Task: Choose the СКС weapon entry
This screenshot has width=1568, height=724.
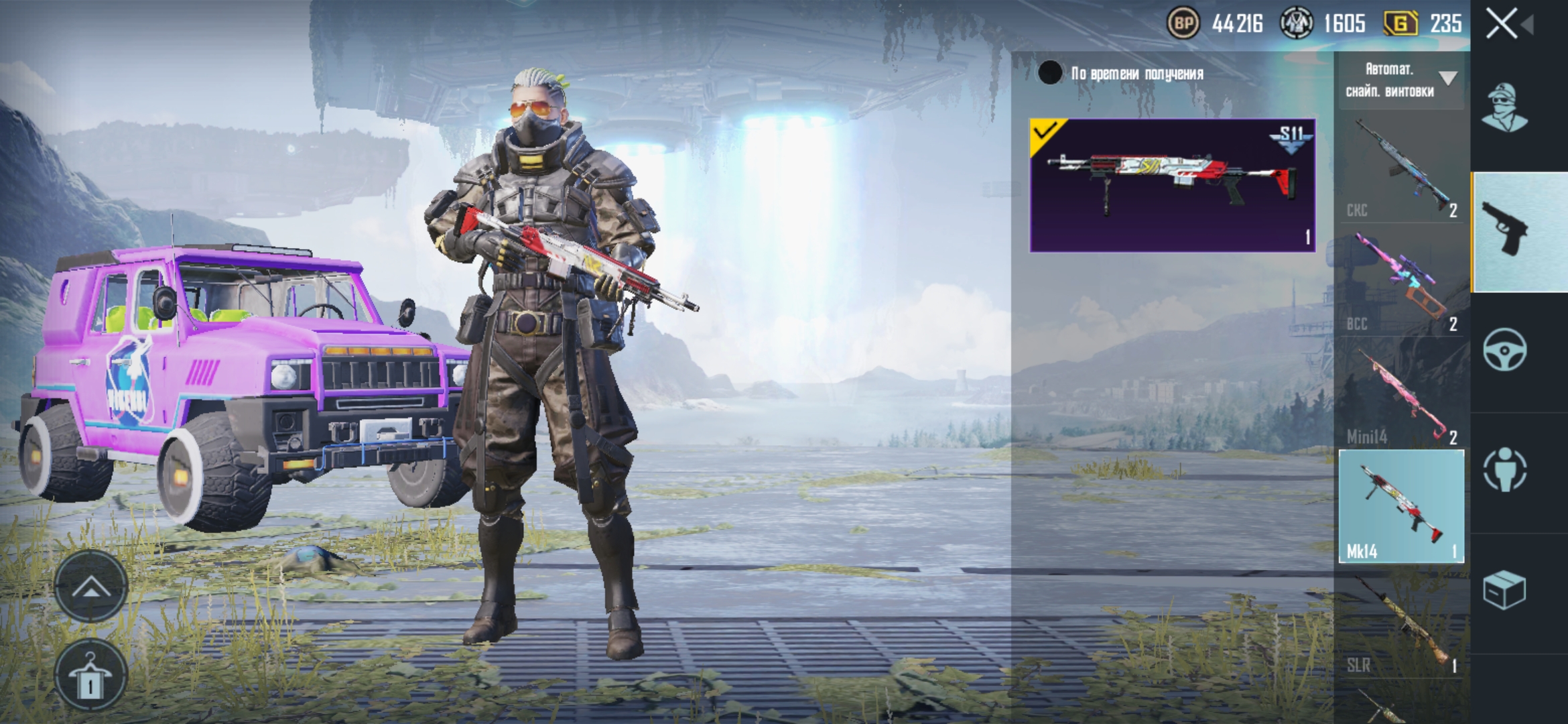Action: click(x=1400, y=168)
